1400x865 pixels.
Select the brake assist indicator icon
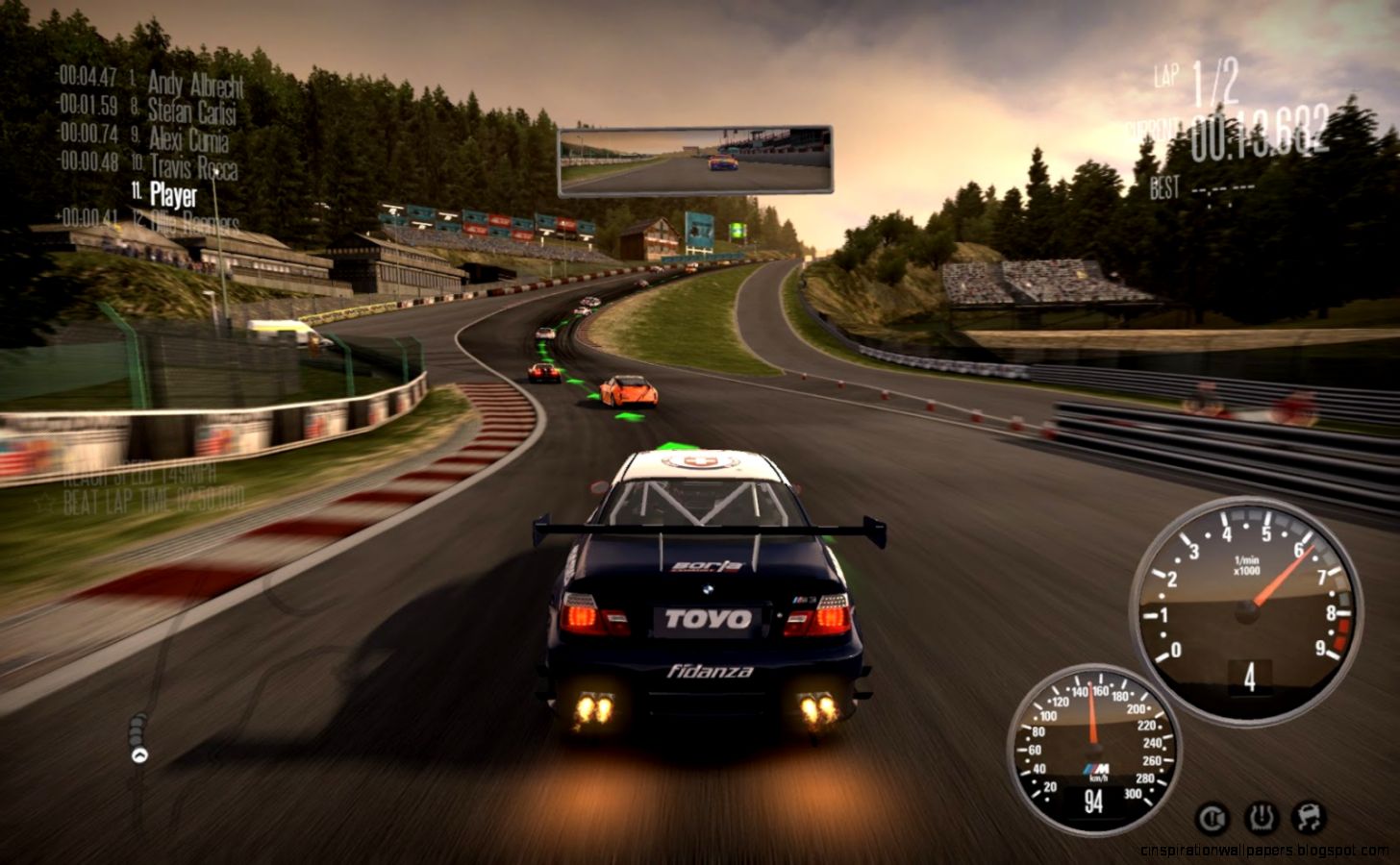[x=1212, y=817]
